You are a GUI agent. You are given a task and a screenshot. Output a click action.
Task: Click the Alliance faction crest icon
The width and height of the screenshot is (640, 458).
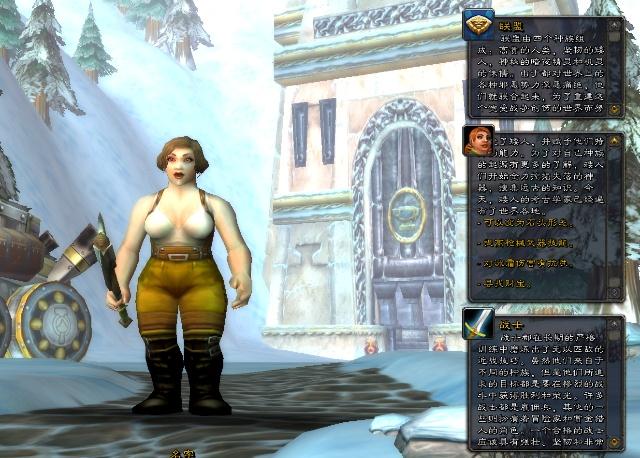(478, 24)
